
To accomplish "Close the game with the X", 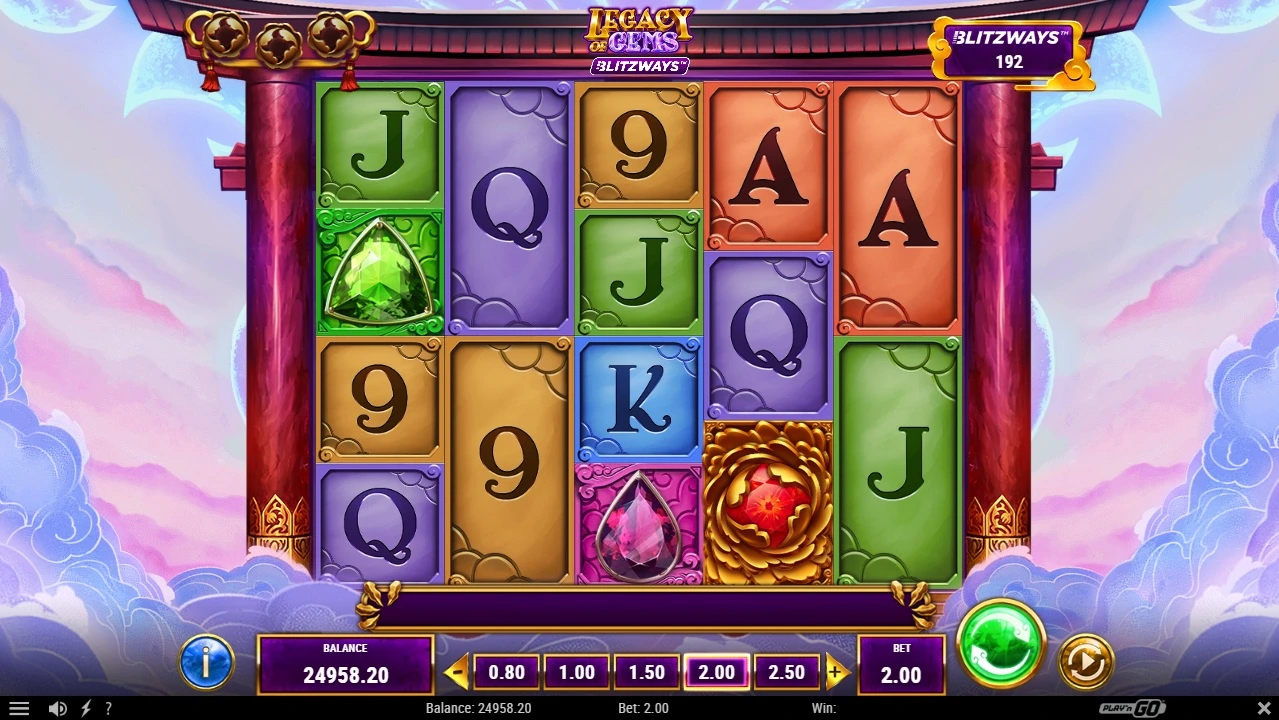I will click(1263, 708).
